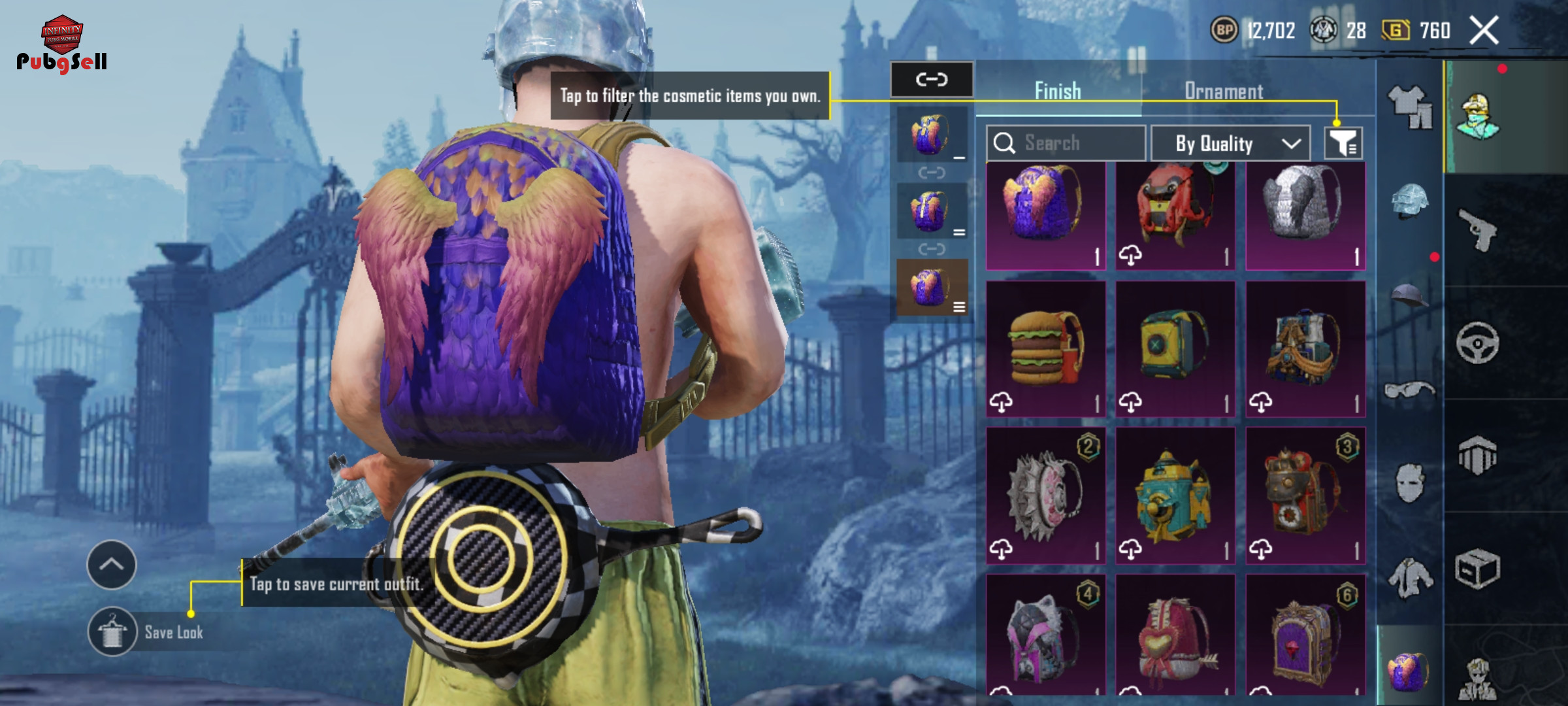Expand the up-arrow chevron button
Viewport: 1568px width, 706px height.
coord(112,565)
